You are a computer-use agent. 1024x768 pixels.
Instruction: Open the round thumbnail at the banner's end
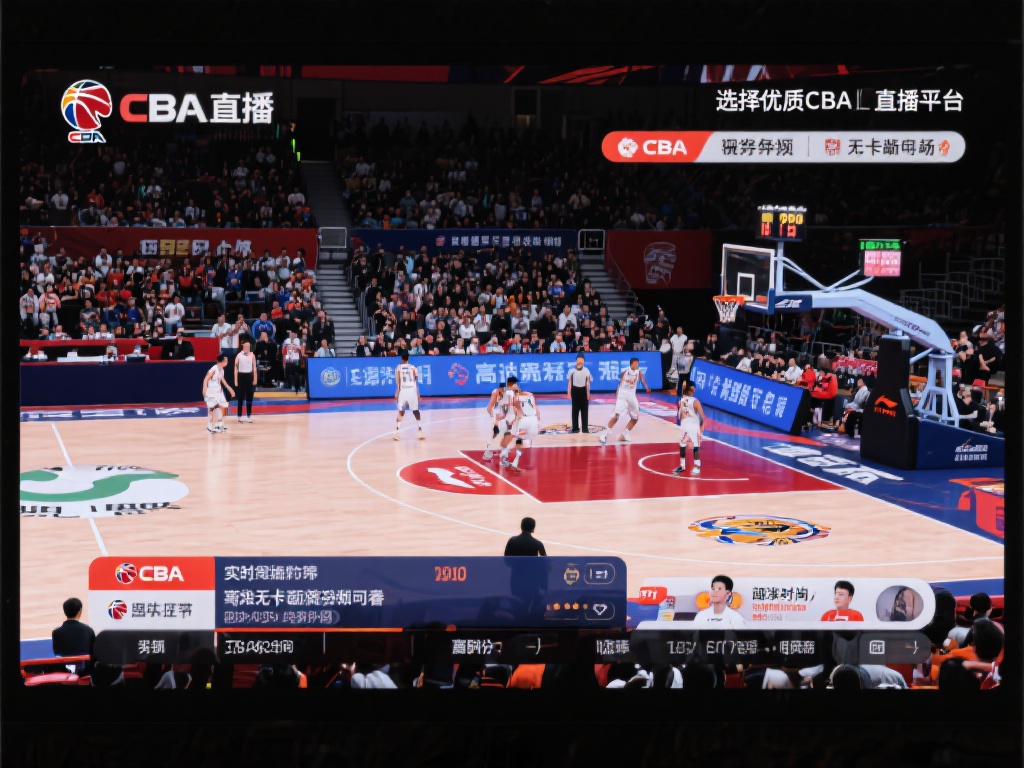tap(899, 603)
